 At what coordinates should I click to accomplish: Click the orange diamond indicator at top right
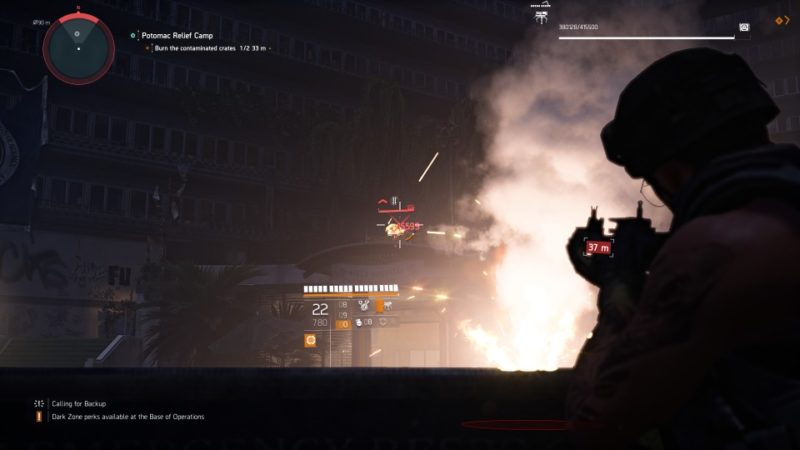(x=782, y=20)
